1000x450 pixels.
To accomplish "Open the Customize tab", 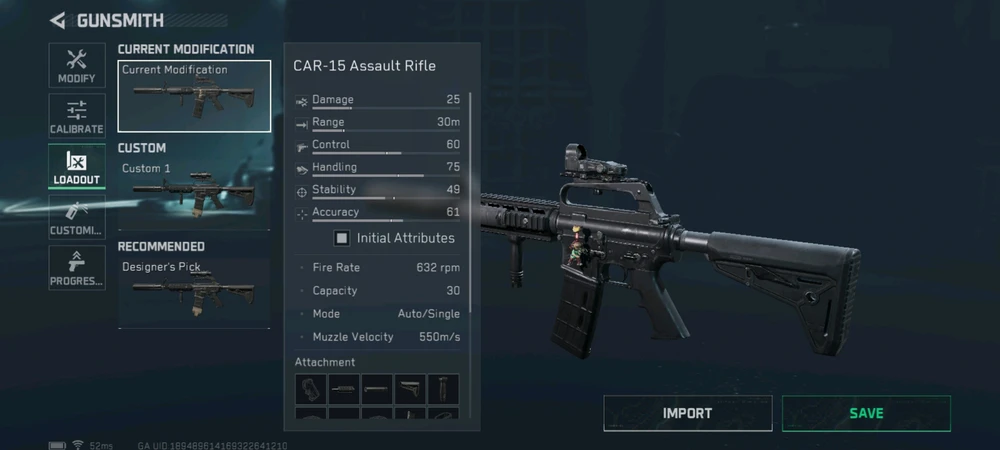I will [77, 218].
